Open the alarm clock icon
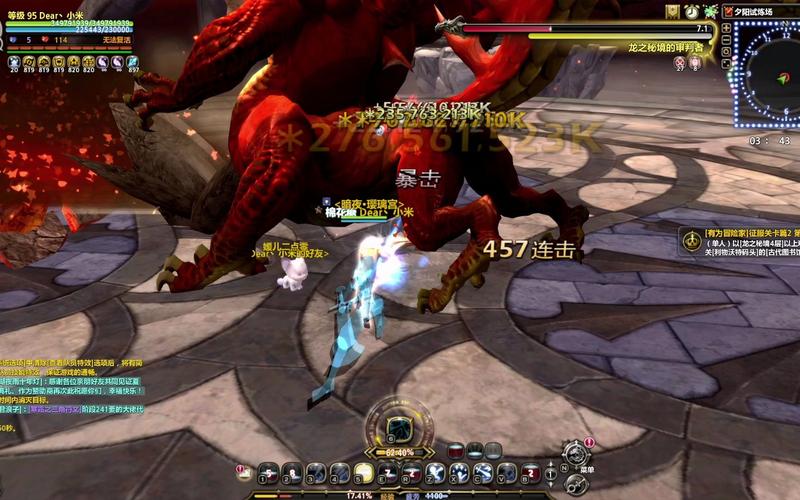The image size is (800, 500). point(692,11)
